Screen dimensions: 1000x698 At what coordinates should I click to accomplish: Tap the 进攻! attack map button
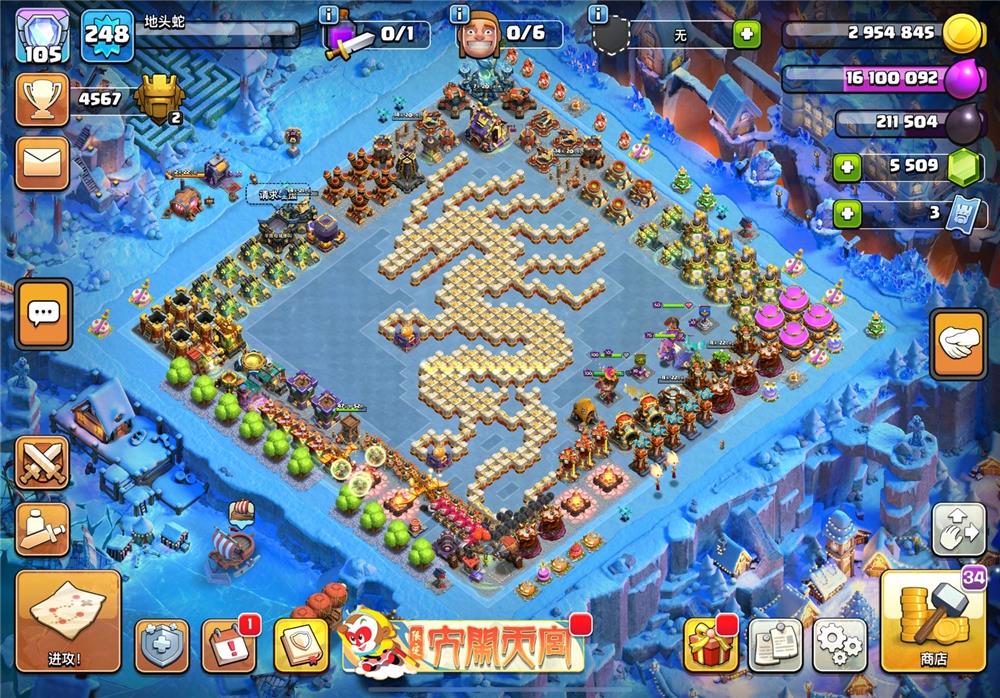pyautogui.click(x=68, y=620)
